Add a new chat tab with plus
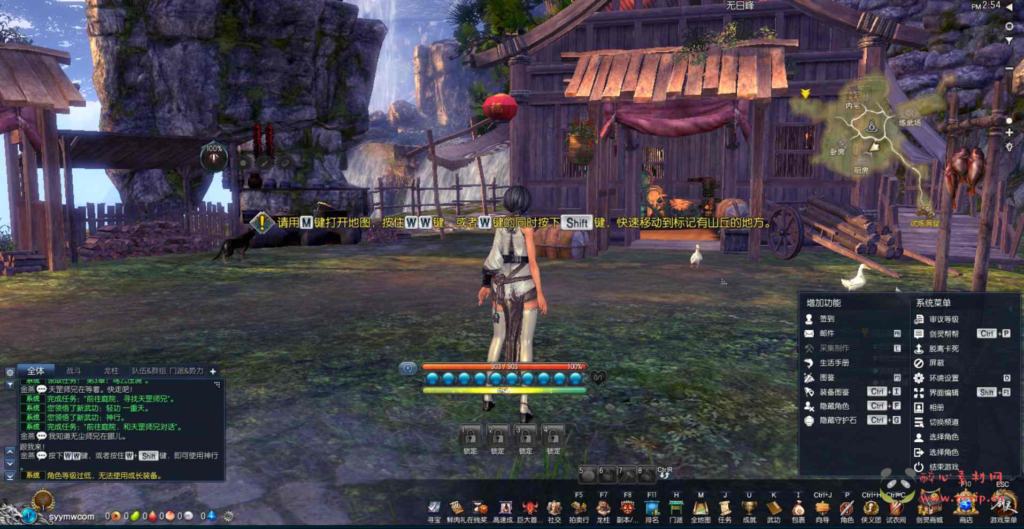Viewport: 1024px width, 529px height. (x=212, y=371)
